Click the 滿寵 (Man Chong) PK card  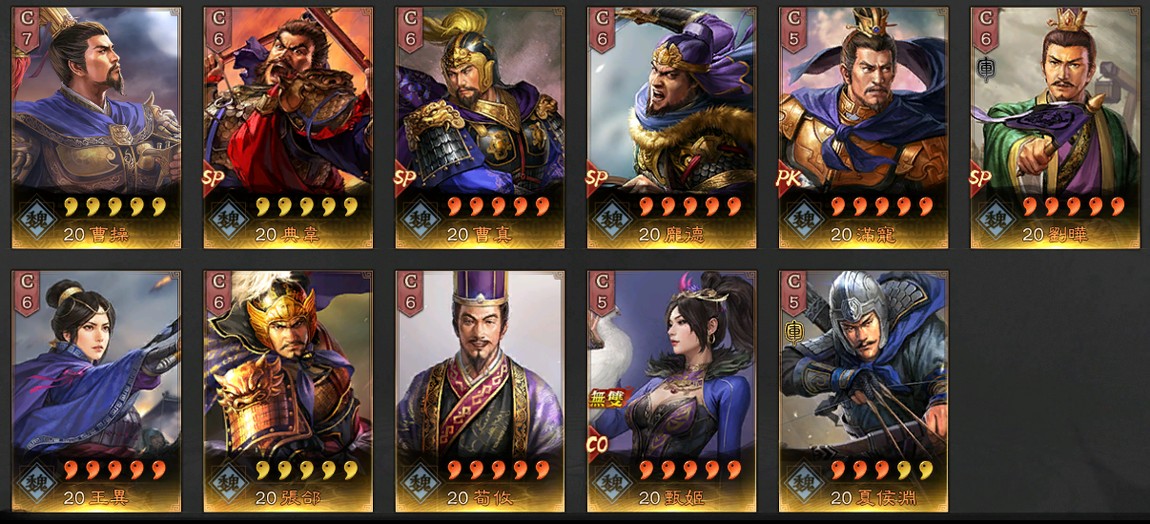point(864,128)
